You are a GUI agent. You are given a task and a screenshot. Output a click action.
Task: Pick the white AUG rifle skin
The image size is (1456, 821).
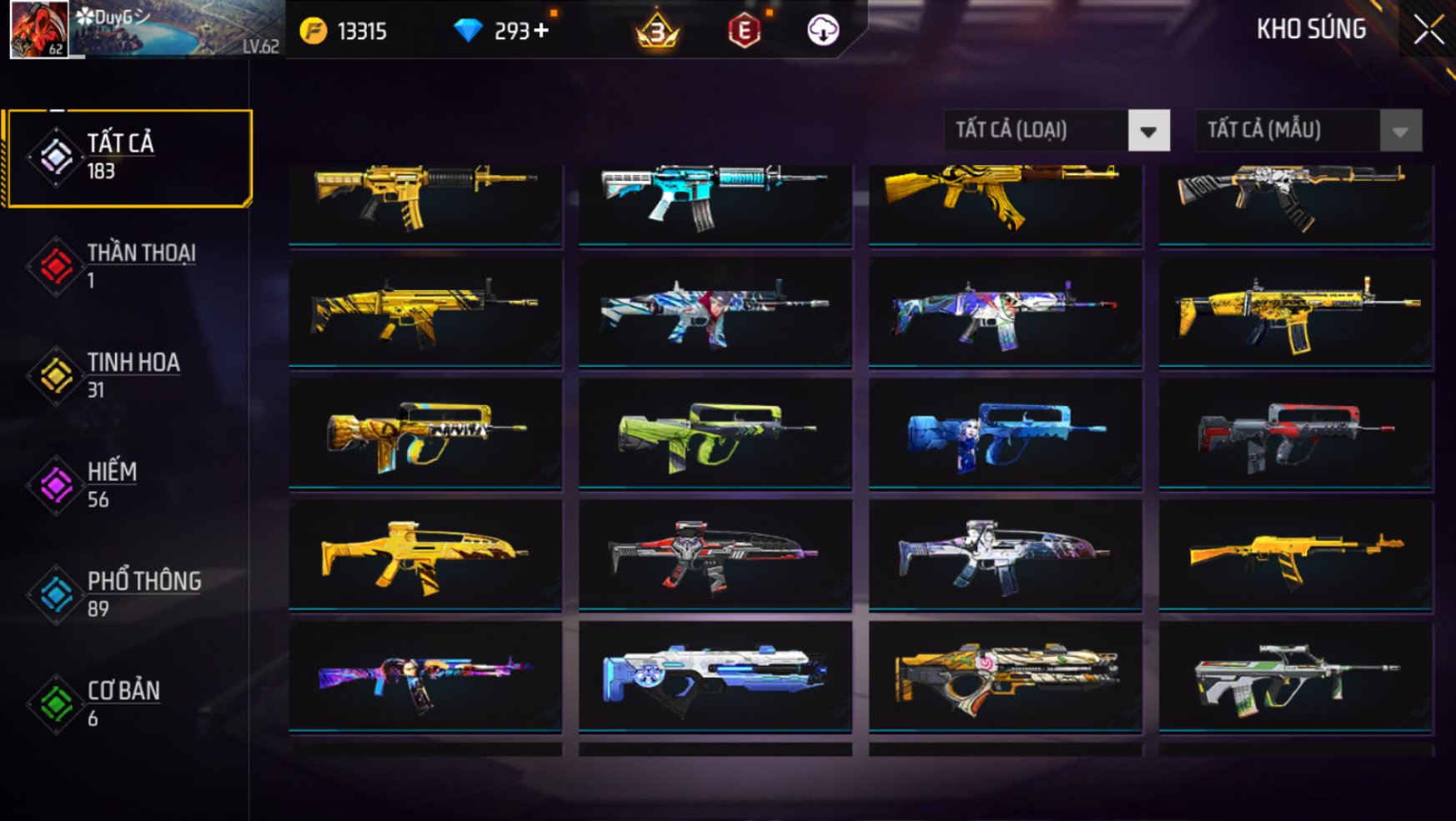(x=1295, y=677)
